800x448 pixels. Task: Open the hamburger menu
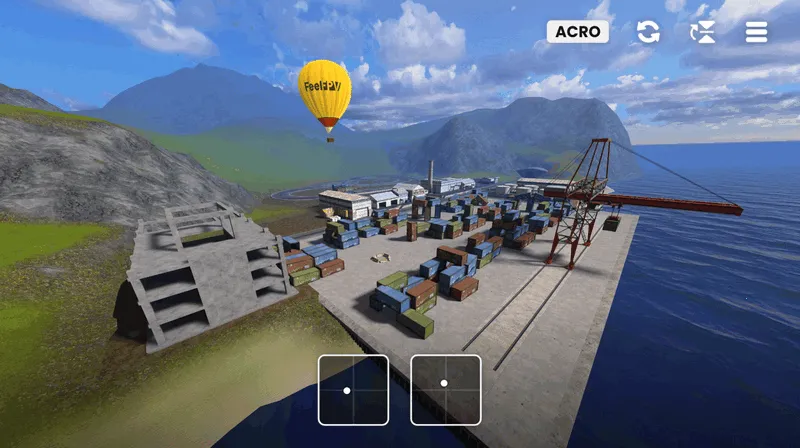click(x=757, y=32)
